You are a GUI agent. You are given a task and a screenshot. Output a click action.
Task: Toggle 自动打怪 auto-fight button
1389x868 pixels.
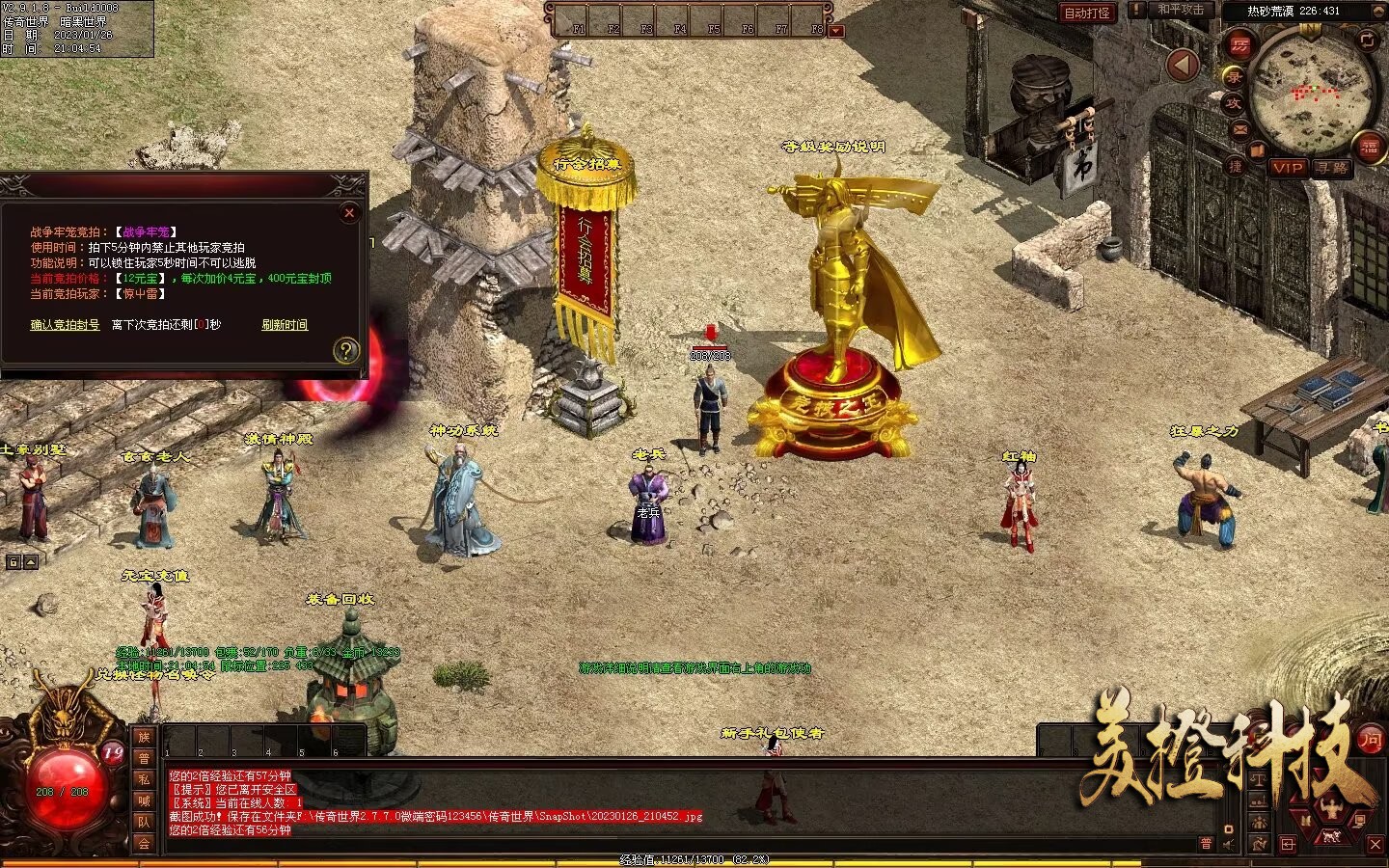click(1086, 13)
